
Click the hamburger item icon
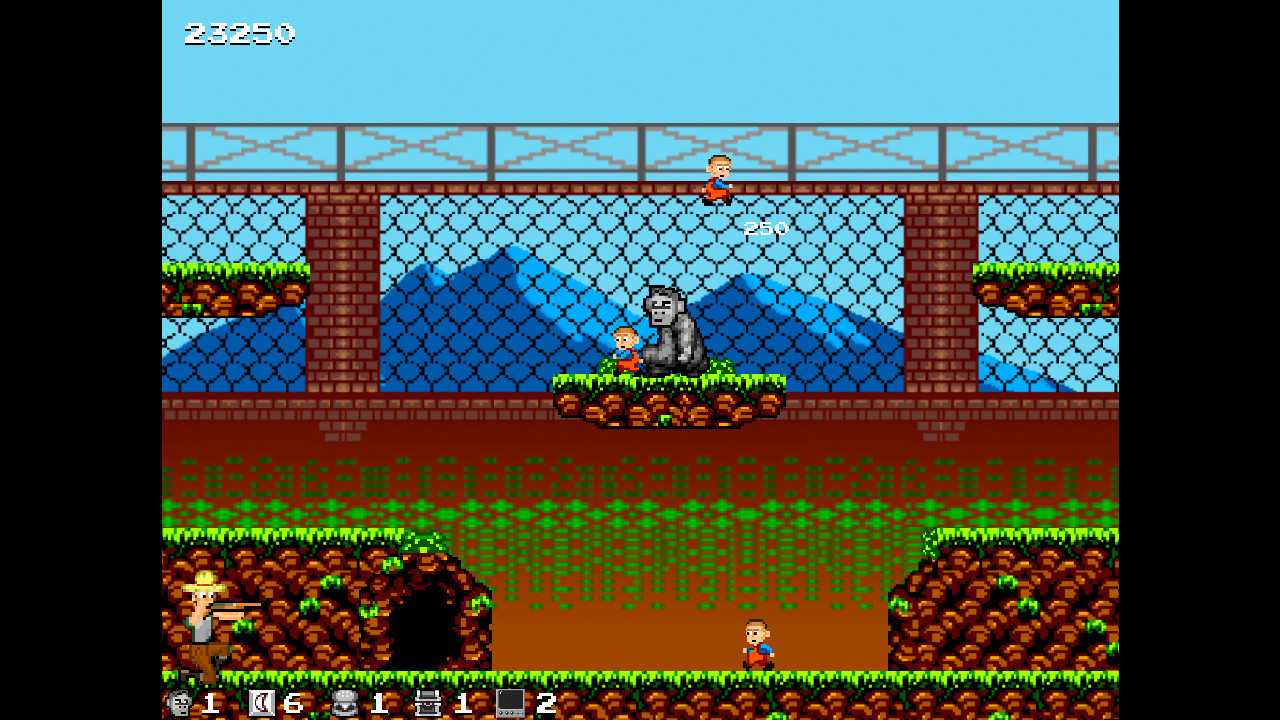pos(346,703)
